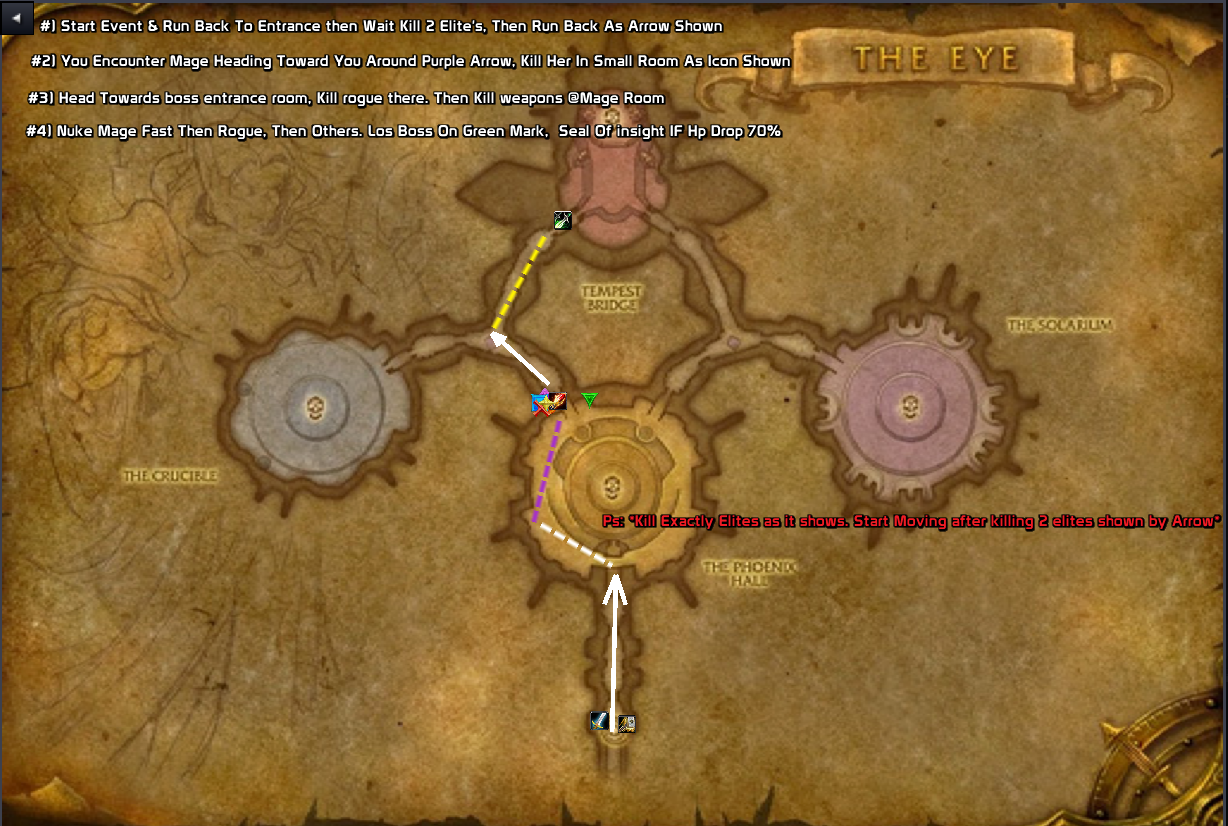The image size is (1228, 826).
Task: Select the skull boss marker in Phoenix Hall
Action: (611, 488)
